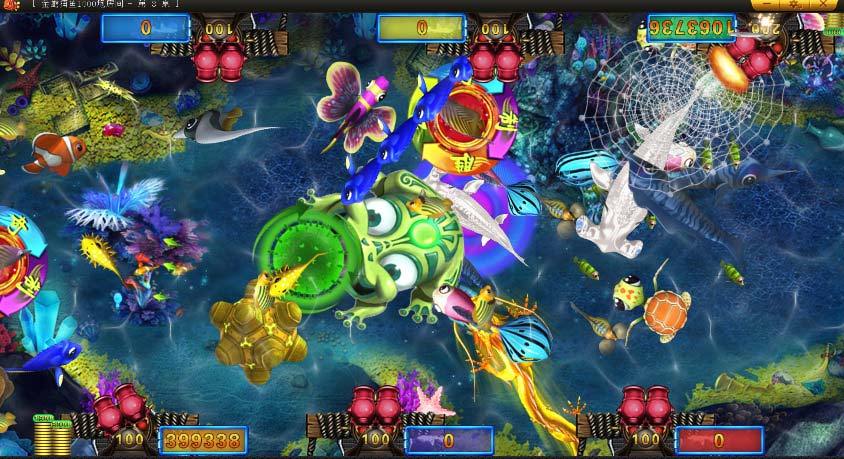844x459 pixels.
Task: Minimize the game window
Action: coord(767,5)
